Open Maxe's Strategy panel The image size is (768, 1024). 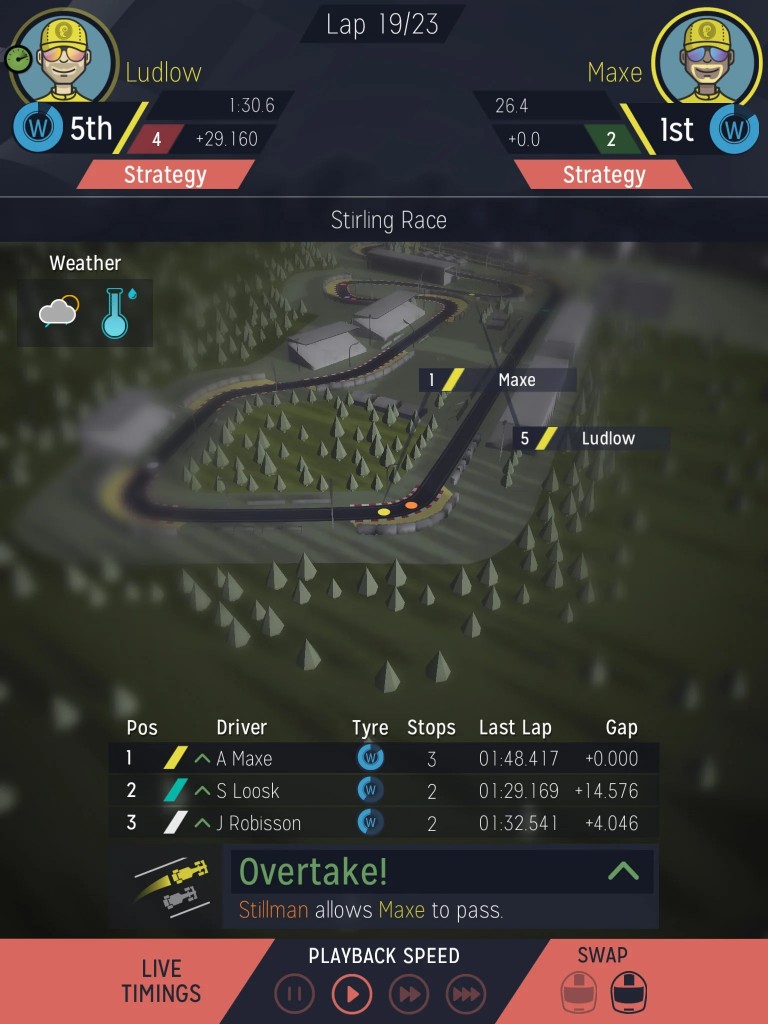tap(603, 175)
